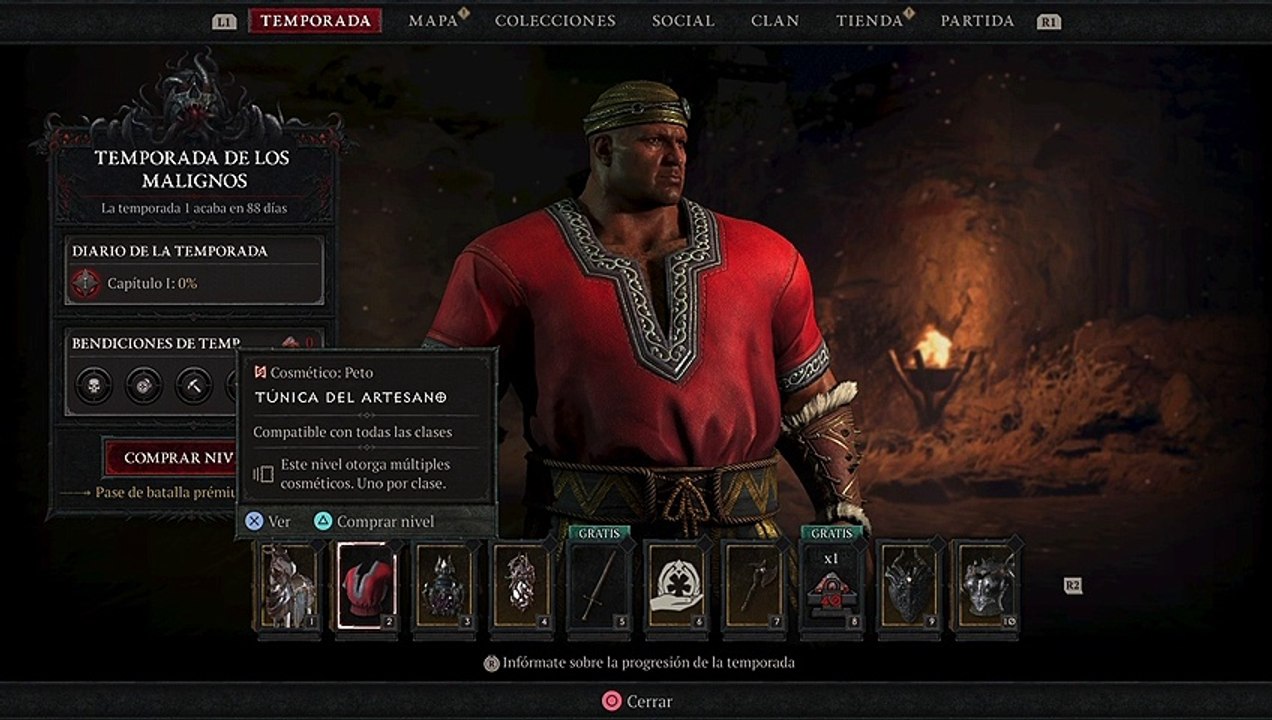This screenshot has width=1272, height=720.
Task: Select the level 3 dark ornament reward
Action: (443, 586)
